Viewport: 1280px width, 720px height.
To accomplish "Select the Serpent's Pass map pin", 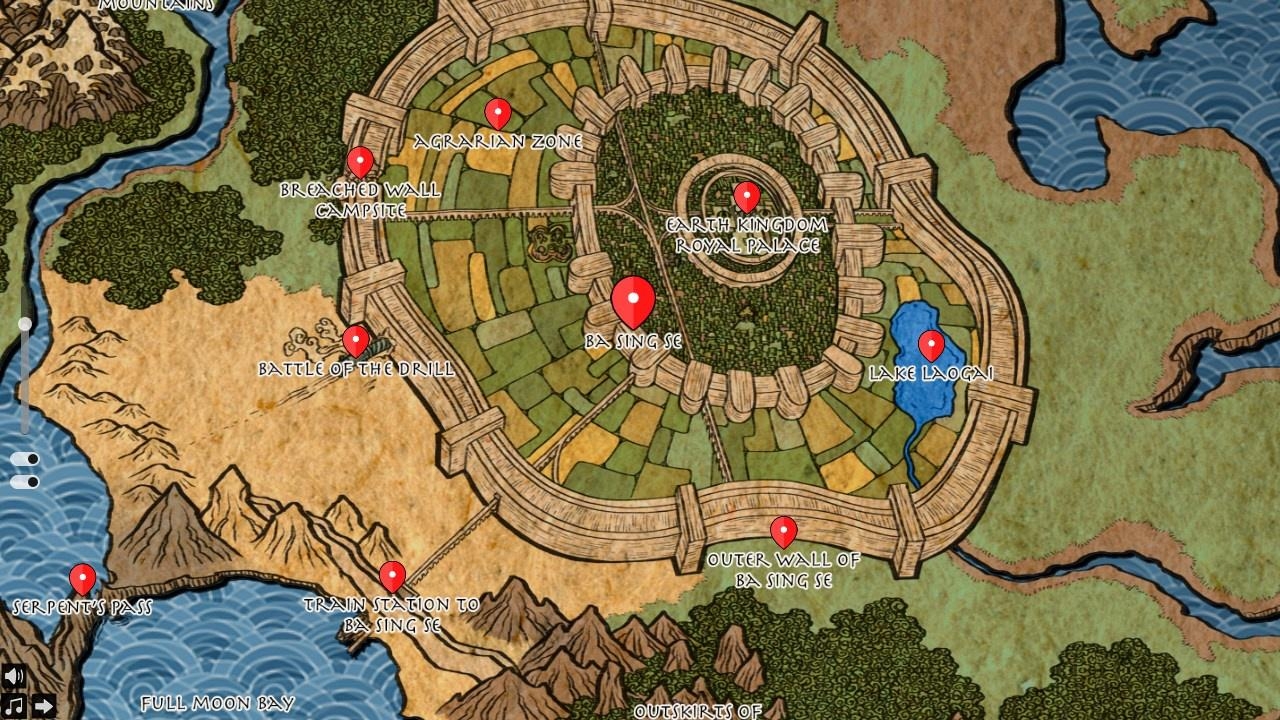I will [81, 577].
